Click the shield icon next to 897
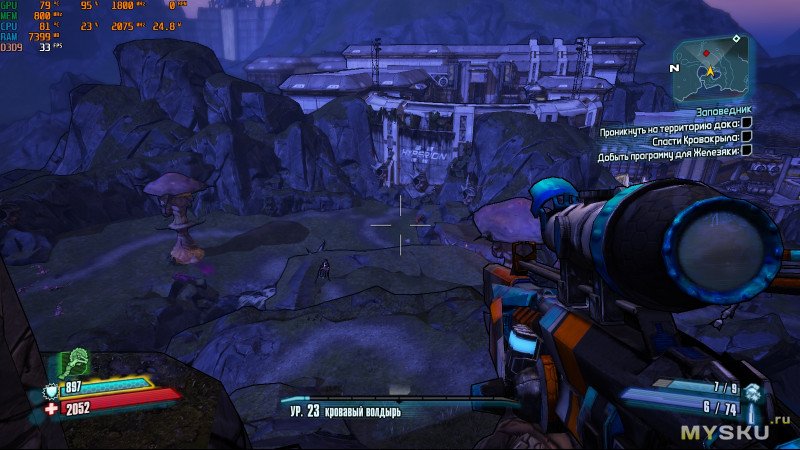Screen dimensions: 800x450 (53, 389)
